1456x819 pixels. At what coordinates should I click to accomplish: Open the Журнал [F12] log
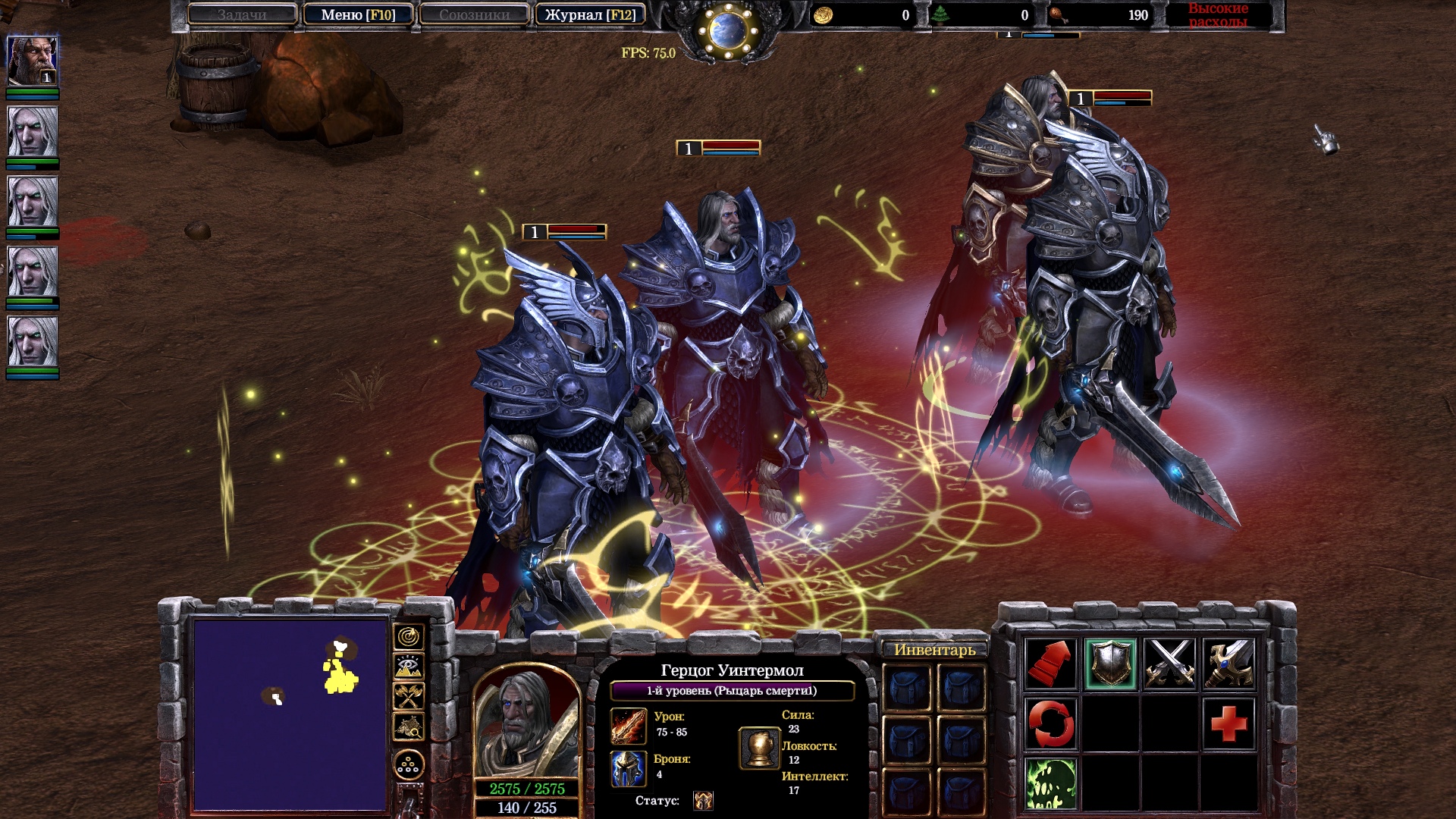(x=590, y=14)
